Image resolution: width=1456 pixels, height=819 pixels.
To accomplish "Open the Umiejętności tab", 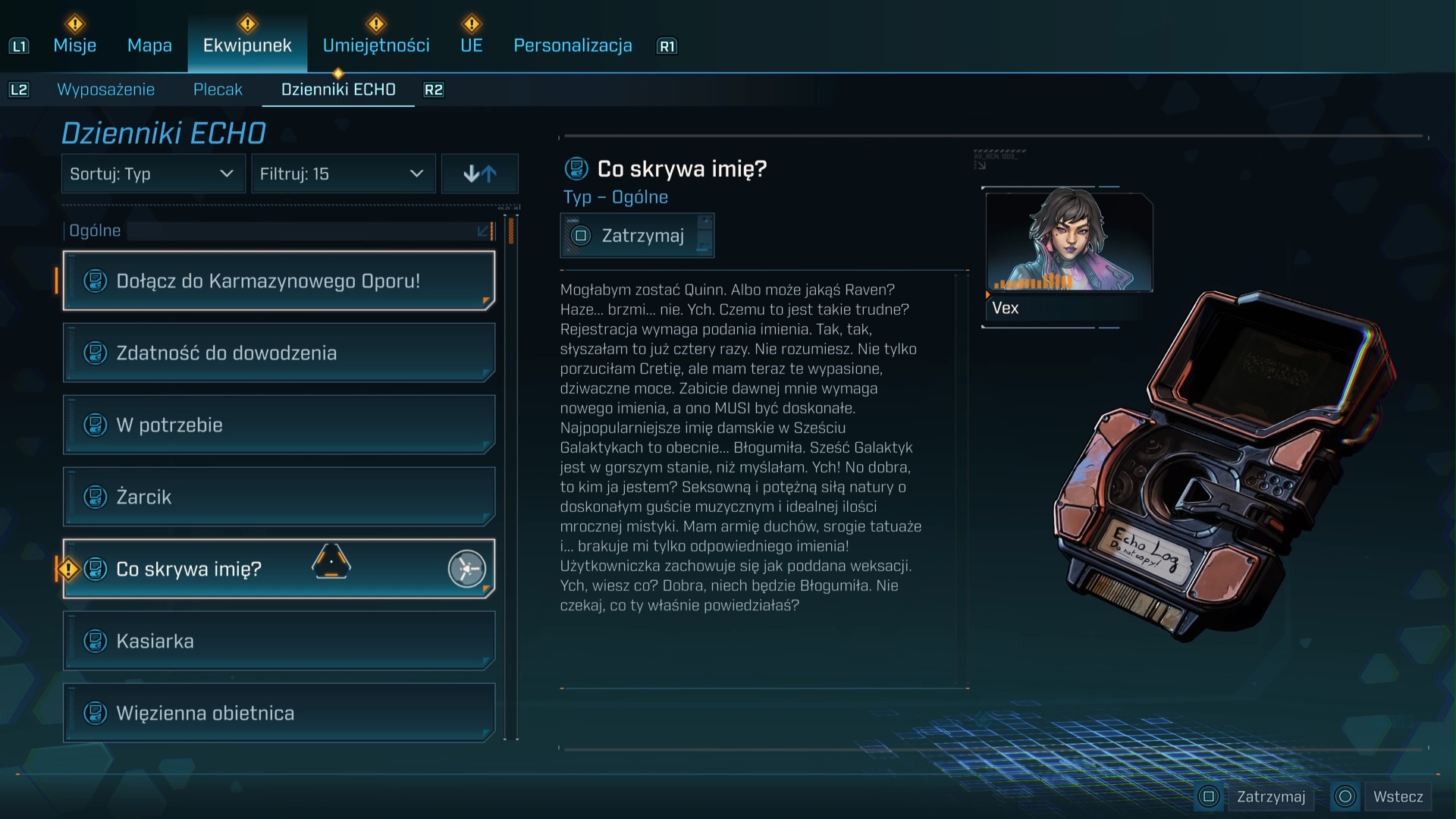I will 376,45.
